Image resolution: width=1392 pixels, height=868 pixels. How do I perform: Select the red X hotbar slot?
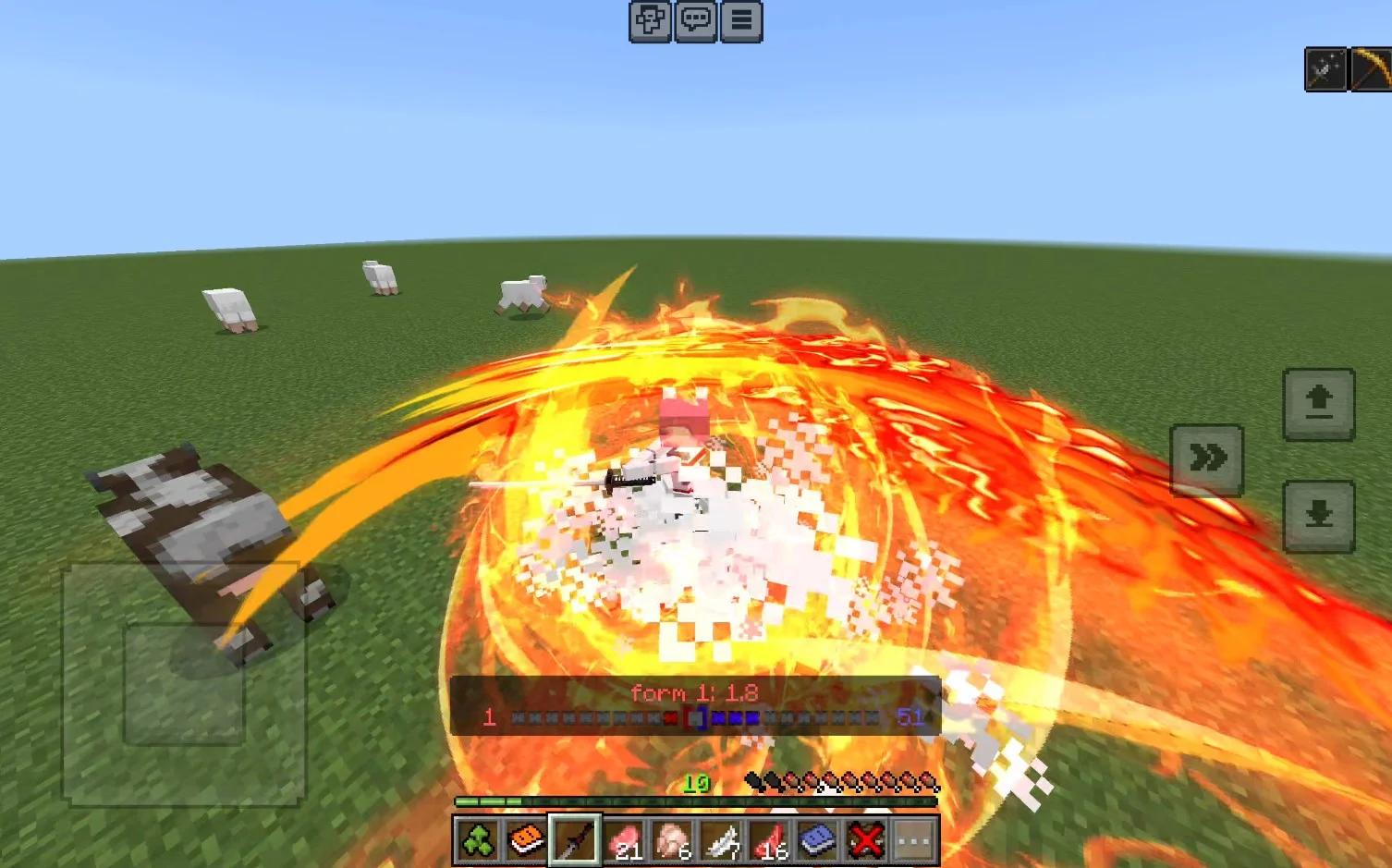(x=866, y=841)
